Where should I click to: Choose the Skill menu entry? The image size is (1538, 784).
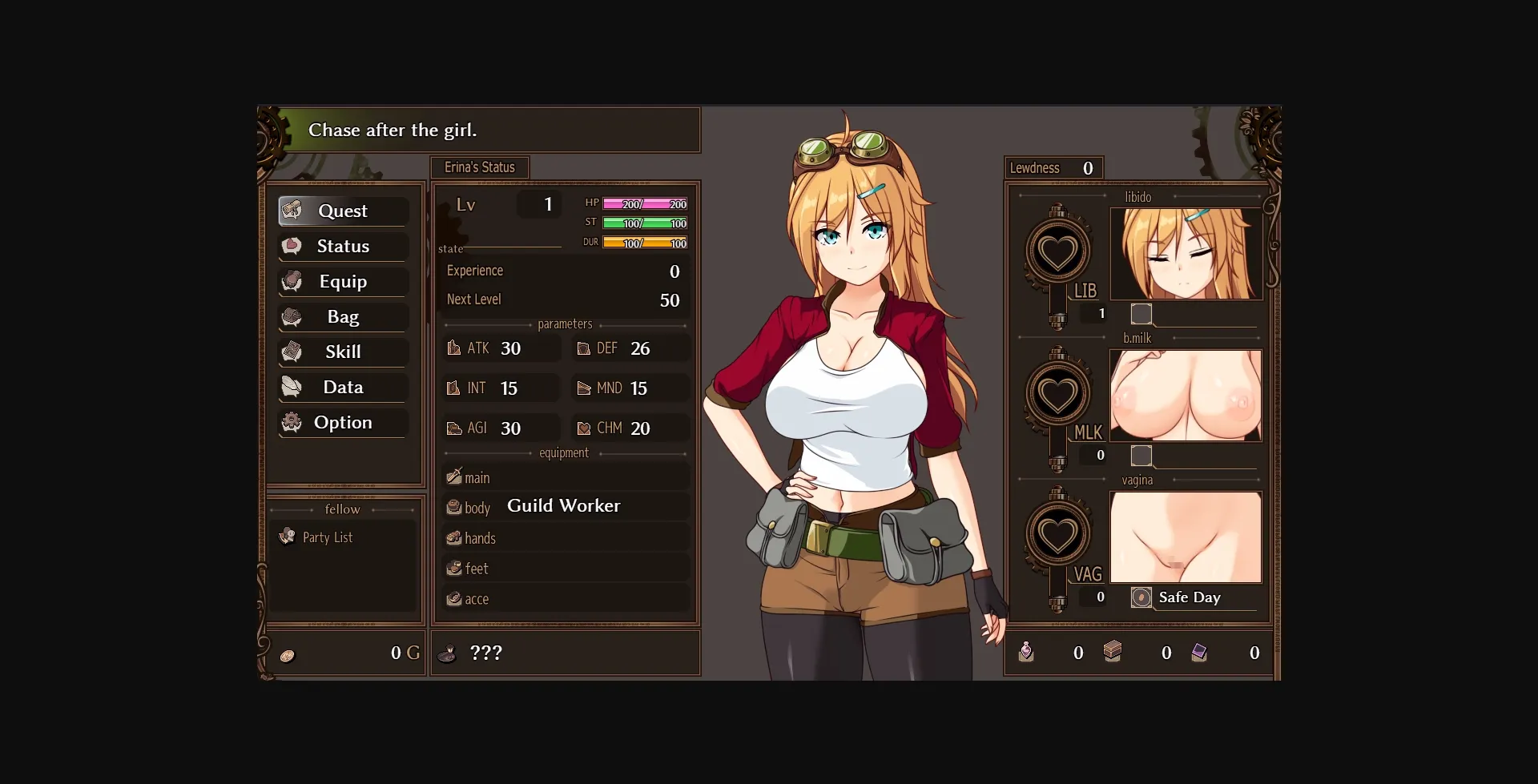click(343, 352)
